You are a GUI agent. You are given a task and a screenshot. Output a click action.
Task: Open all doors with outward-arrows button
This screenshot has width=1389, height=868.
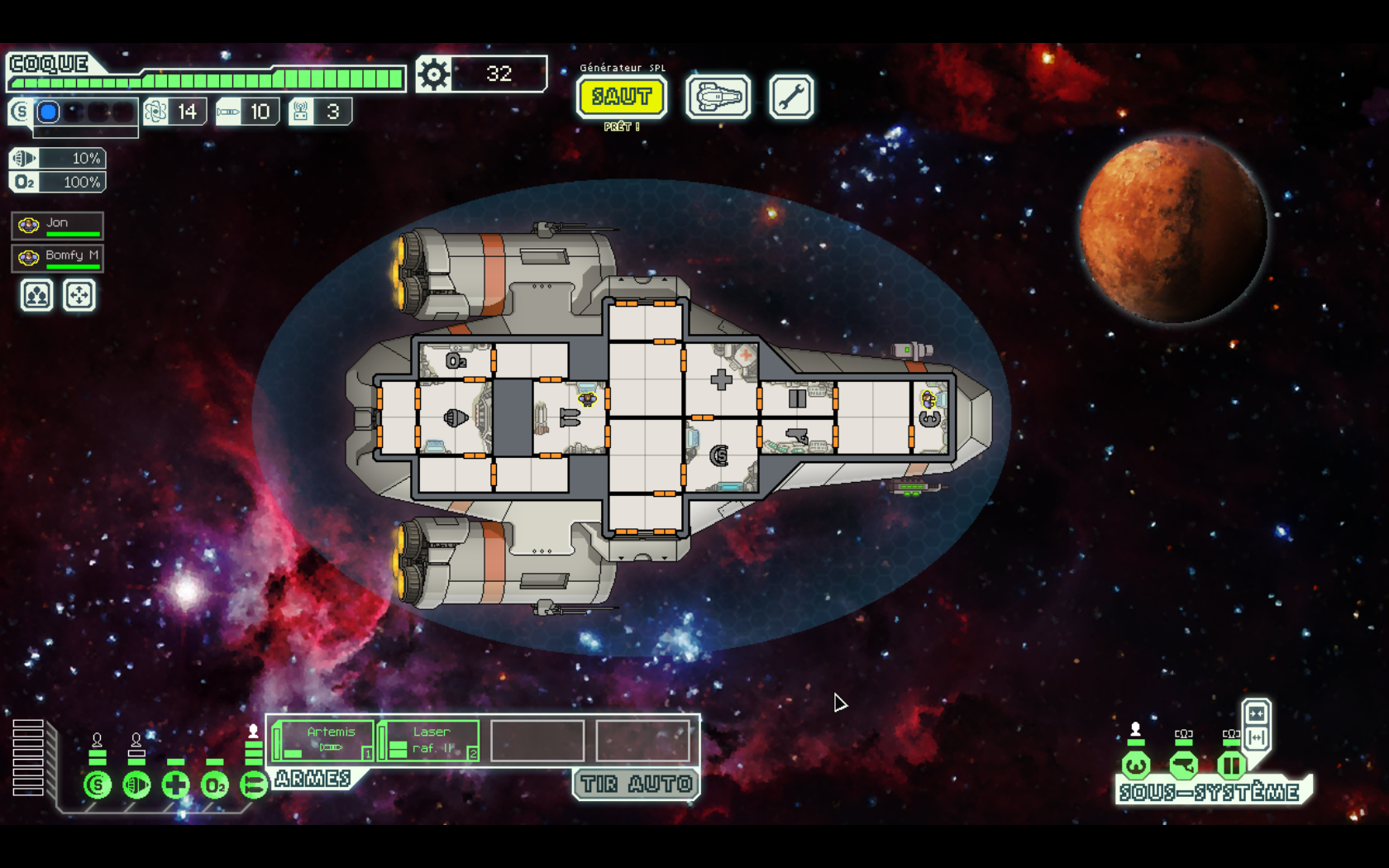point(1257,737)
